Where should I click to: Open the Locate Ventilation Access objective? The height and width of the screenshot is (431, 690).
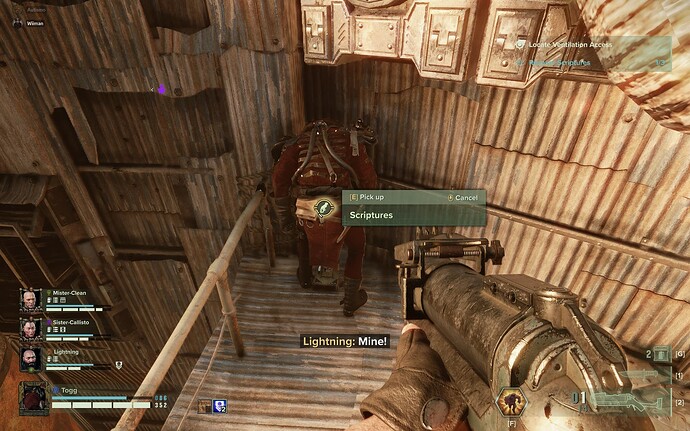point(571,44)
